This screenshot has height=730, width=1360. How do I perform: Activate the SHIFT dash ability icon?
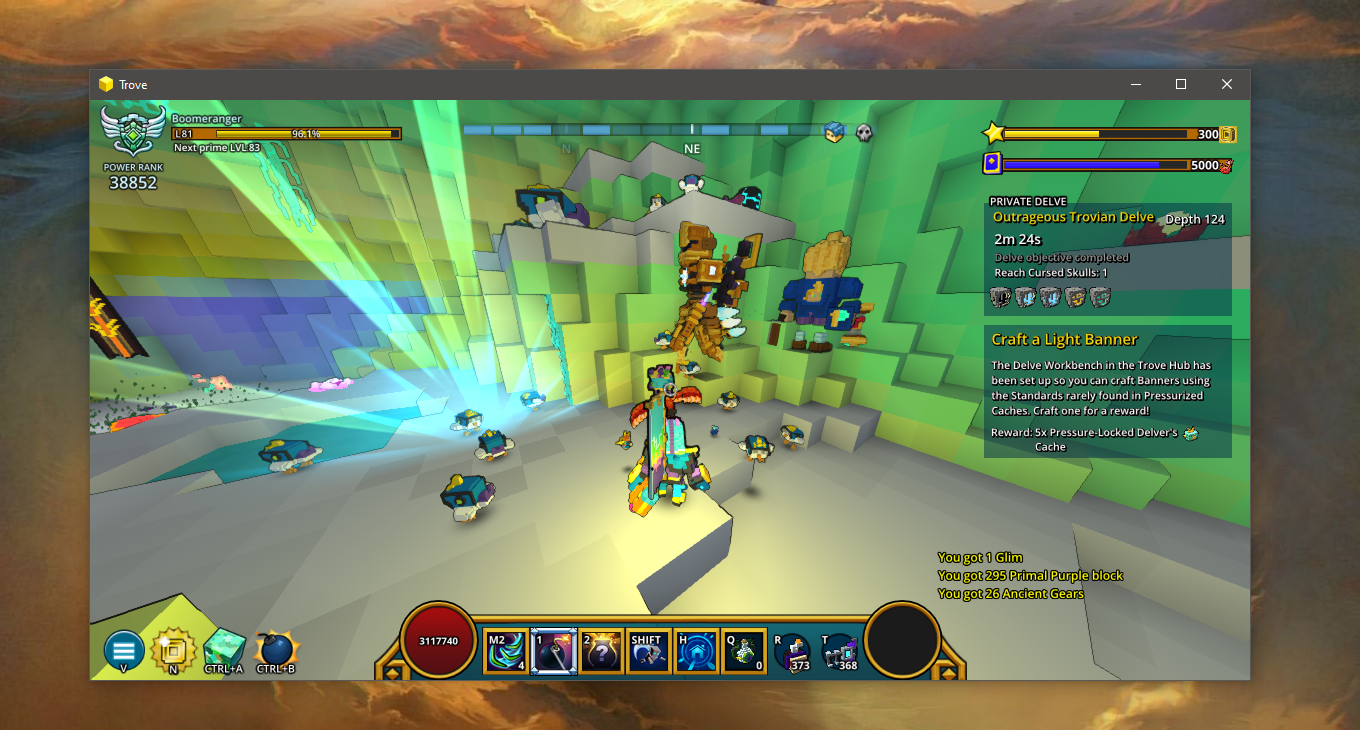[x=648, y=650]
